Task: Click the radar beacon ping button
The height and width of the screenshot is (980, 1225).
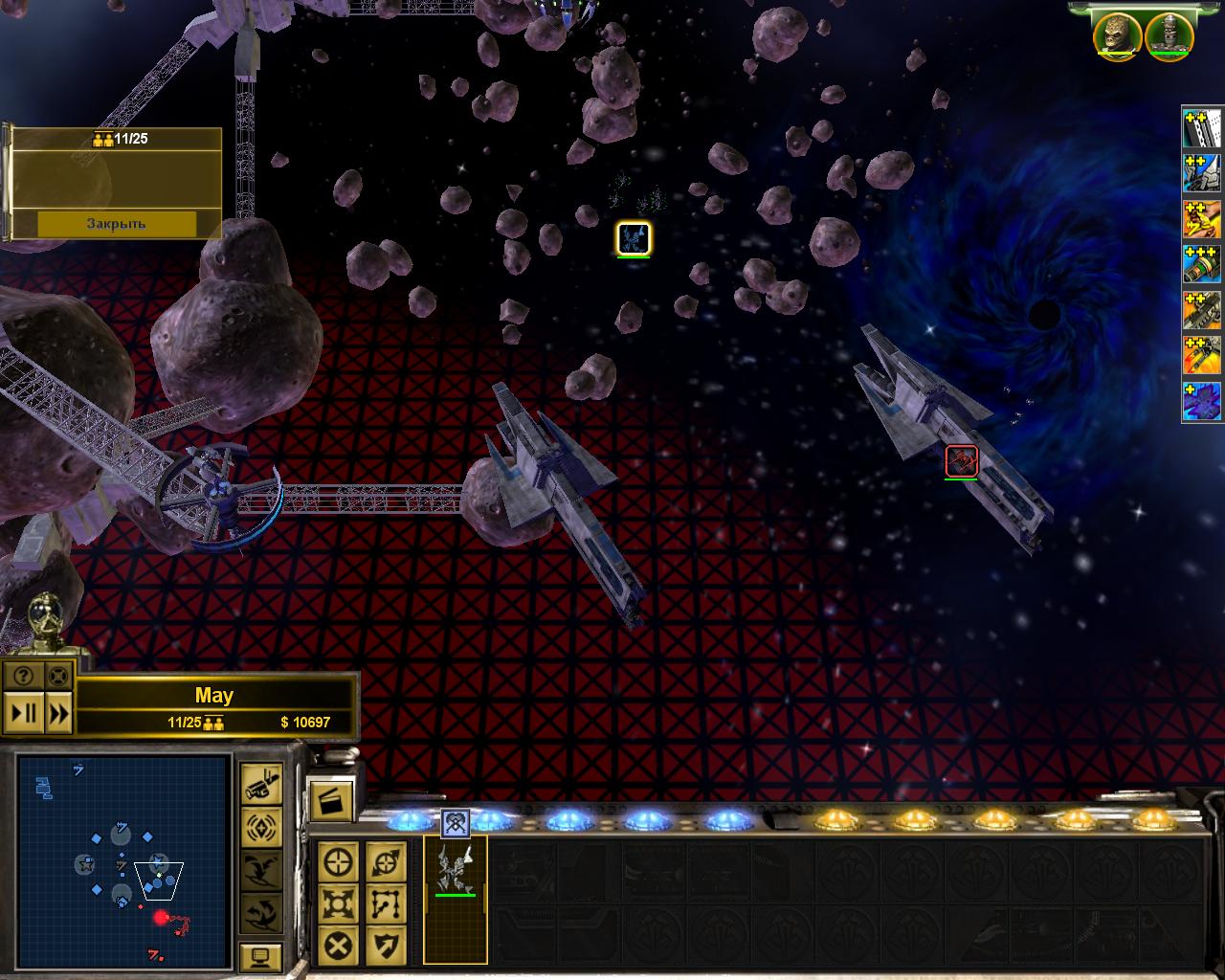Action: pos(260,827)
